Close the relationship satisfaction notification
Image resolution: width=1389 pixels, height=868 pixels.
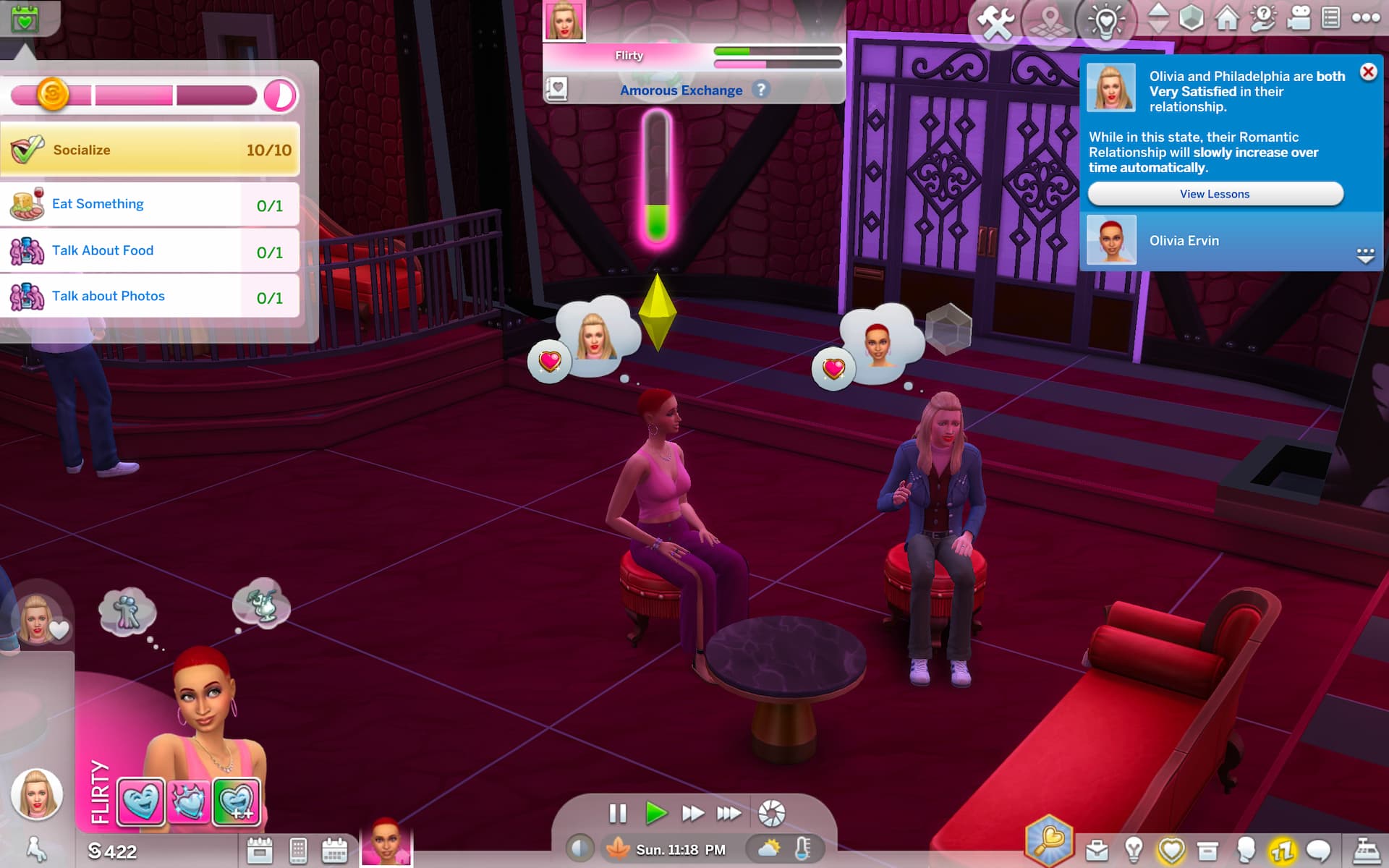(1367, 72)
